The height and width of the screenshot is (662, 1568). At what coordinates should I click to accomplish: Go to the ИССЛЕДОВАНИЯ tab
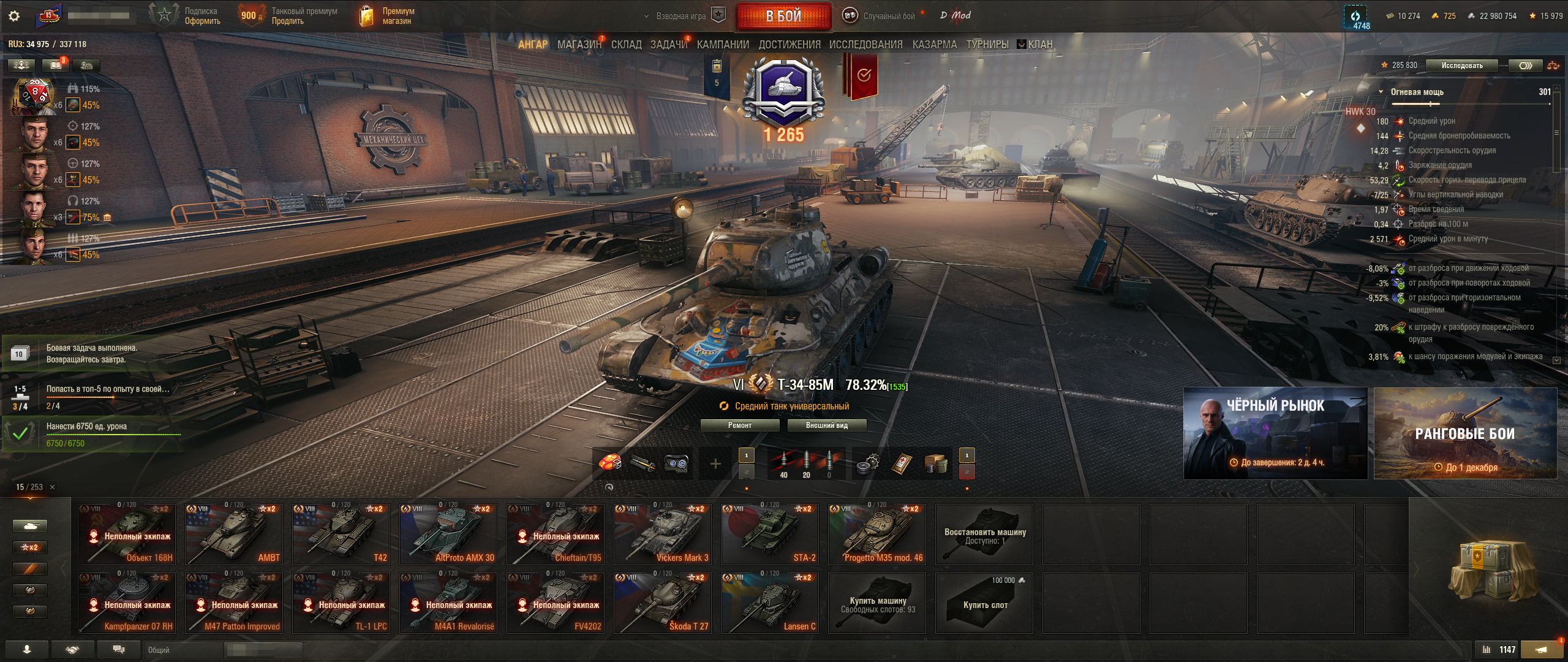[x=865, y=44]
